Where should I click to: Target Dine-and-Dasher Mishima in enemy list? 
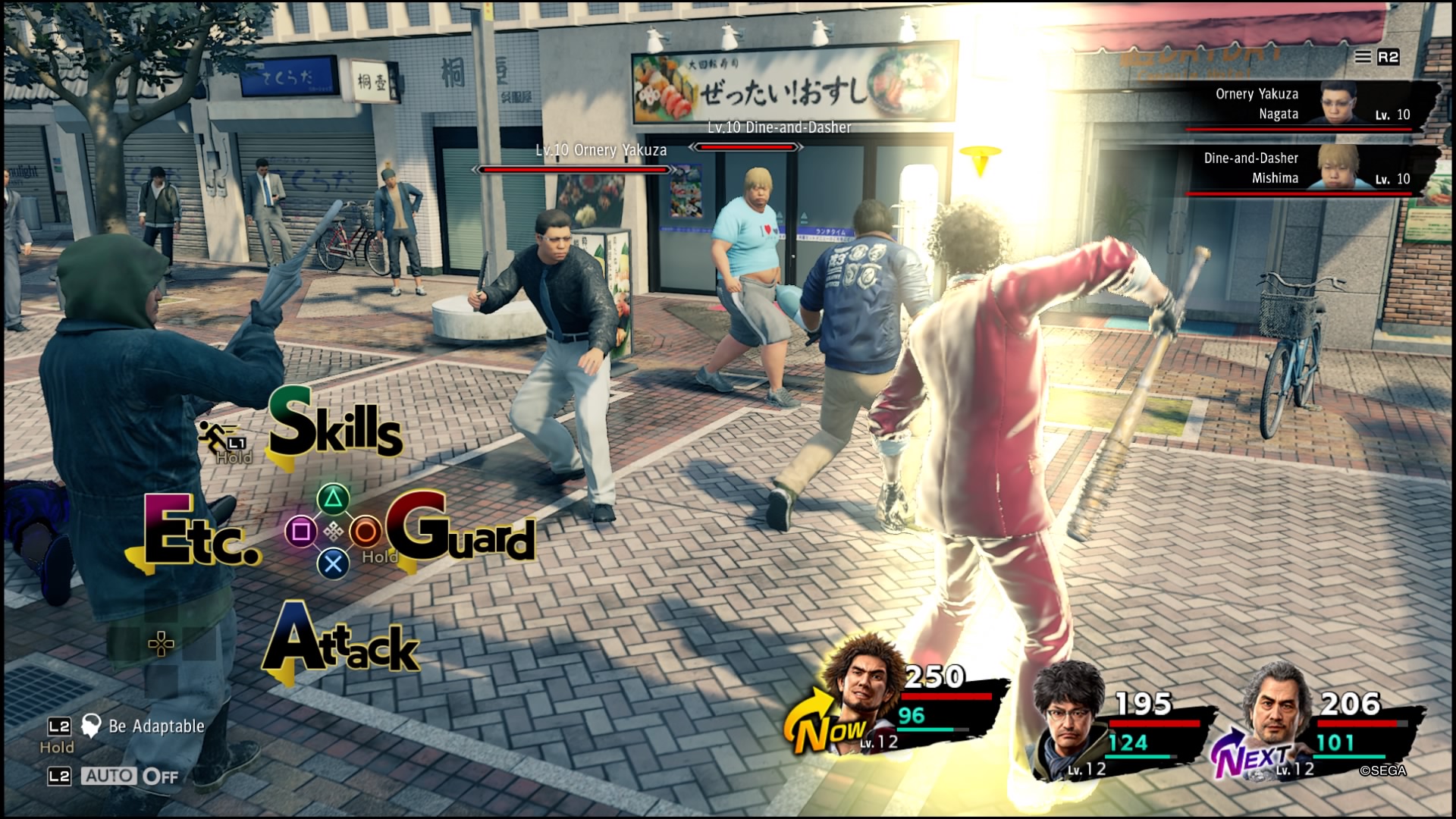(x=1312, y=168)
